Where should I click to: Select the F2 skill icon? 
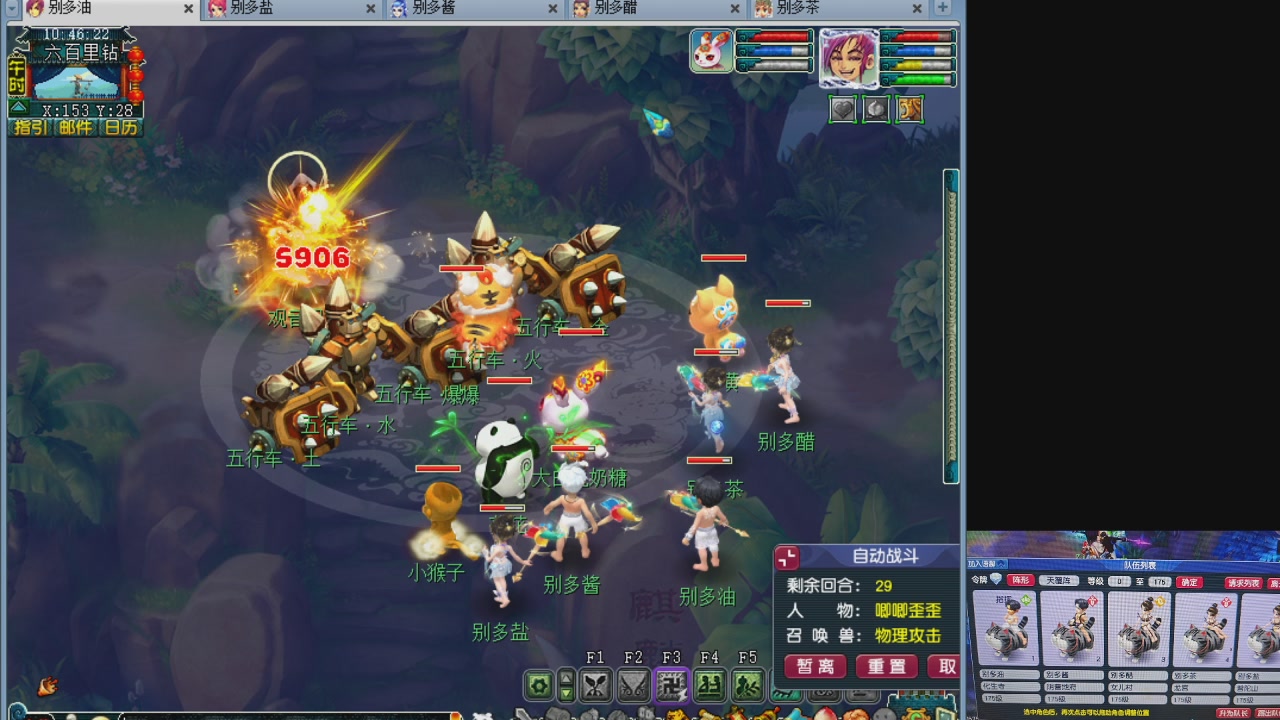(x=633, y=685)
